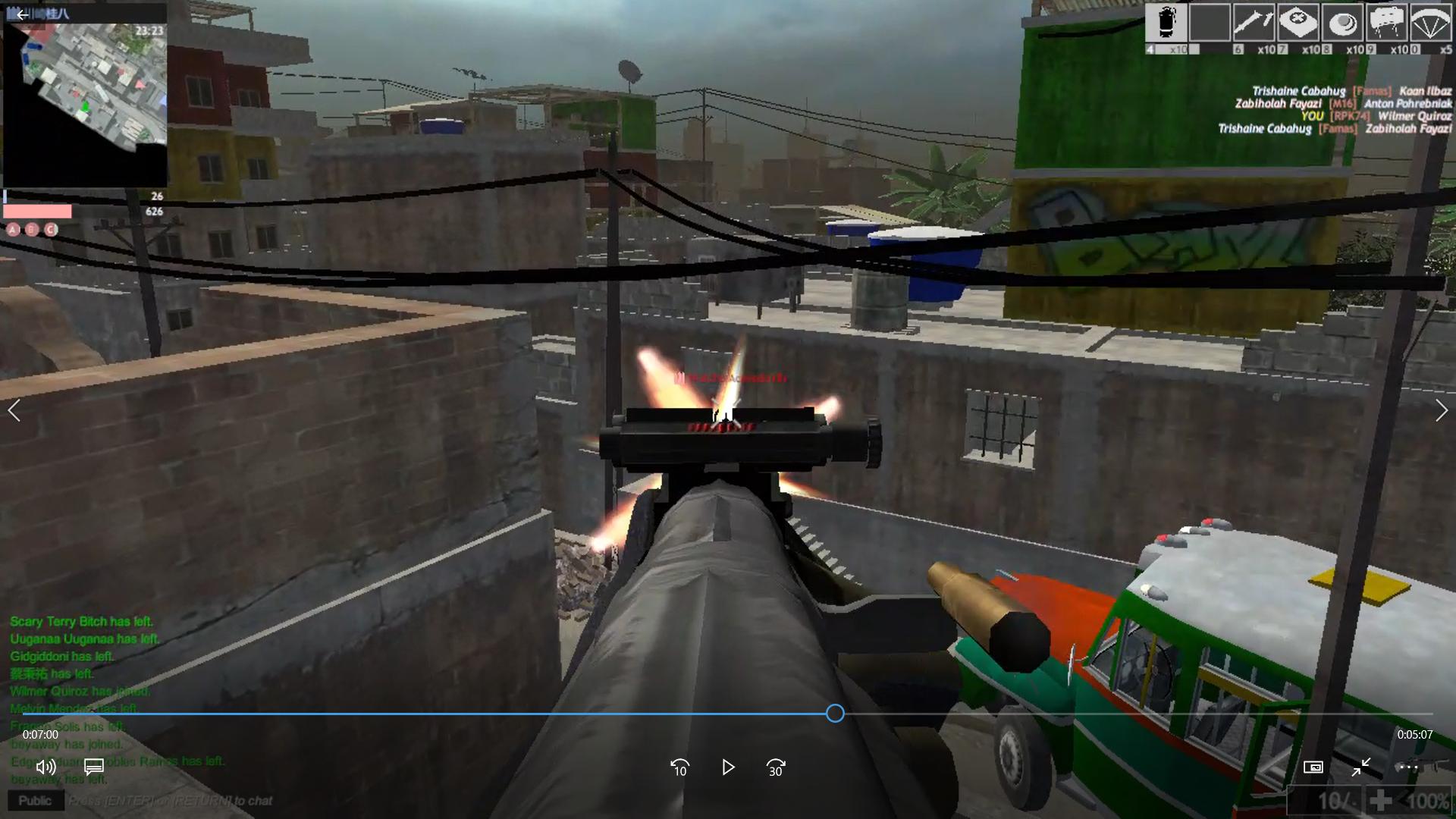Open the subtitles and captions menu
1456x819 pixels.
tap(94, 767)
